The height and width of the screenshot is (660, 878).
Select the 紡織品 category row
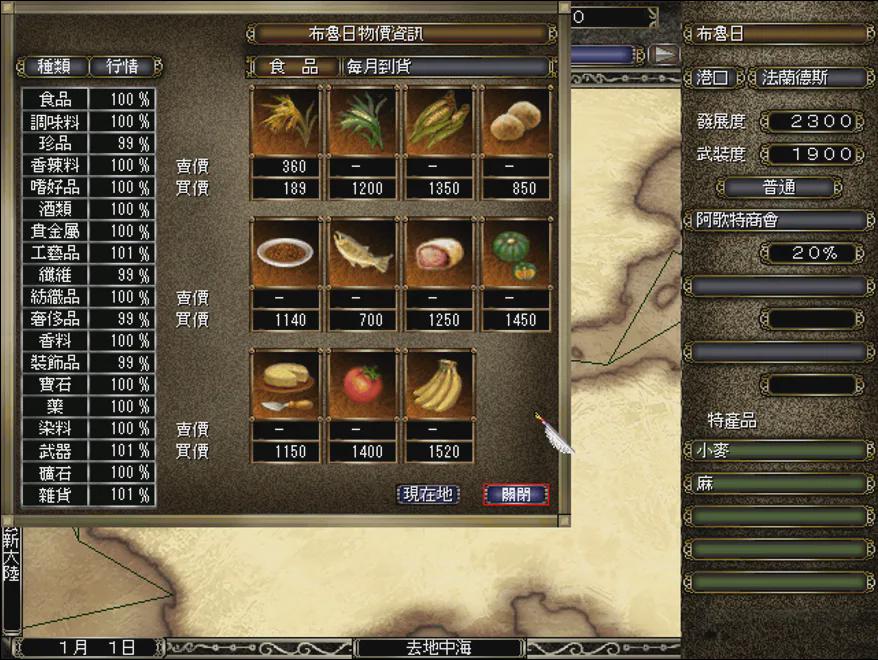point(55,297)
